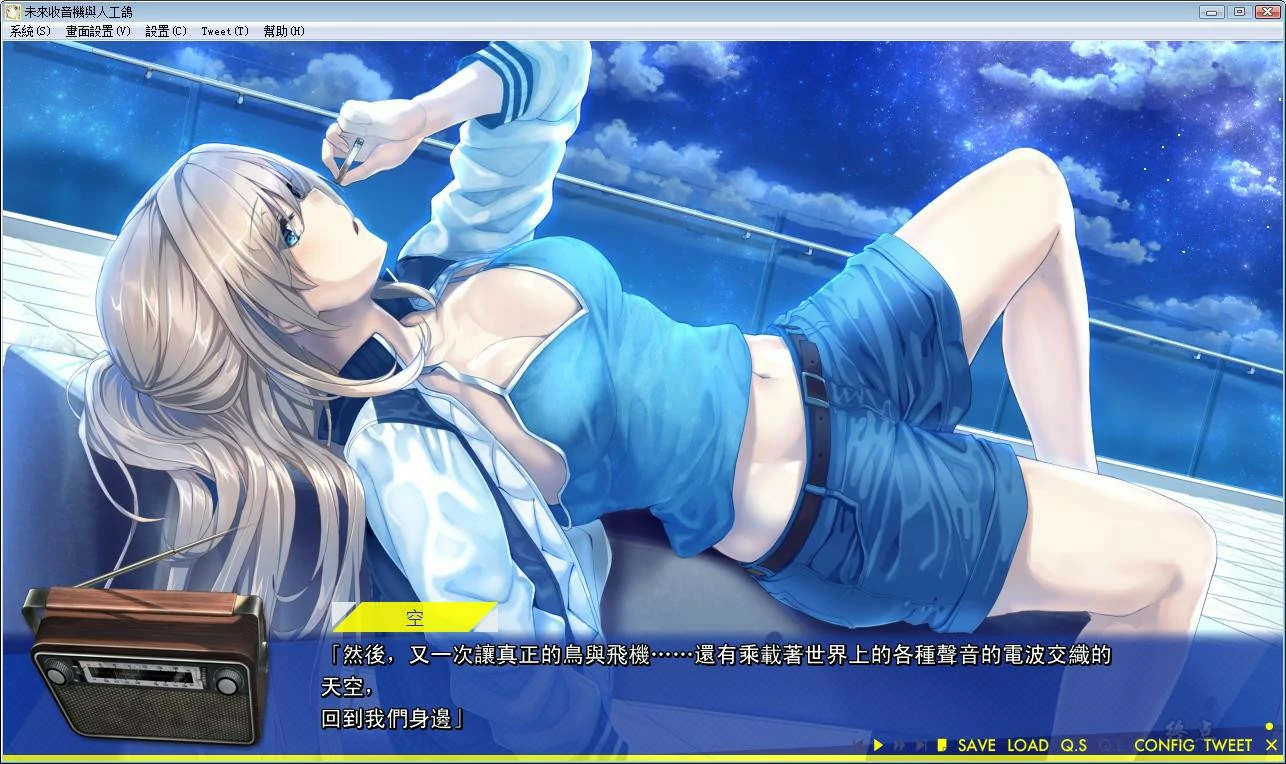The height and width of the screenshot is (764, 1286).
Task: Click the Q.S quick save icon
Action: [x=1074, y=745]
